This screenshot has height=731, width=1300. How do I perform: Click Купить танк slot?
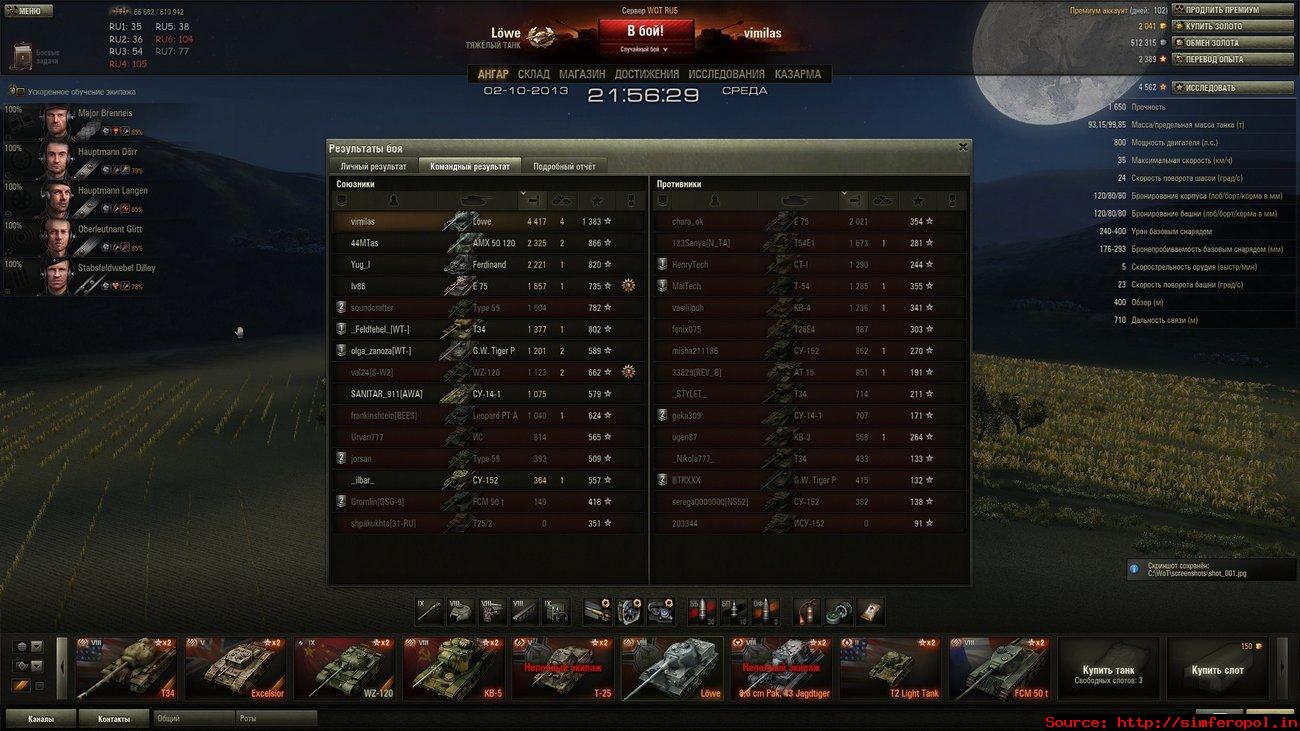pyautogui.click(x=1108, y=669)
